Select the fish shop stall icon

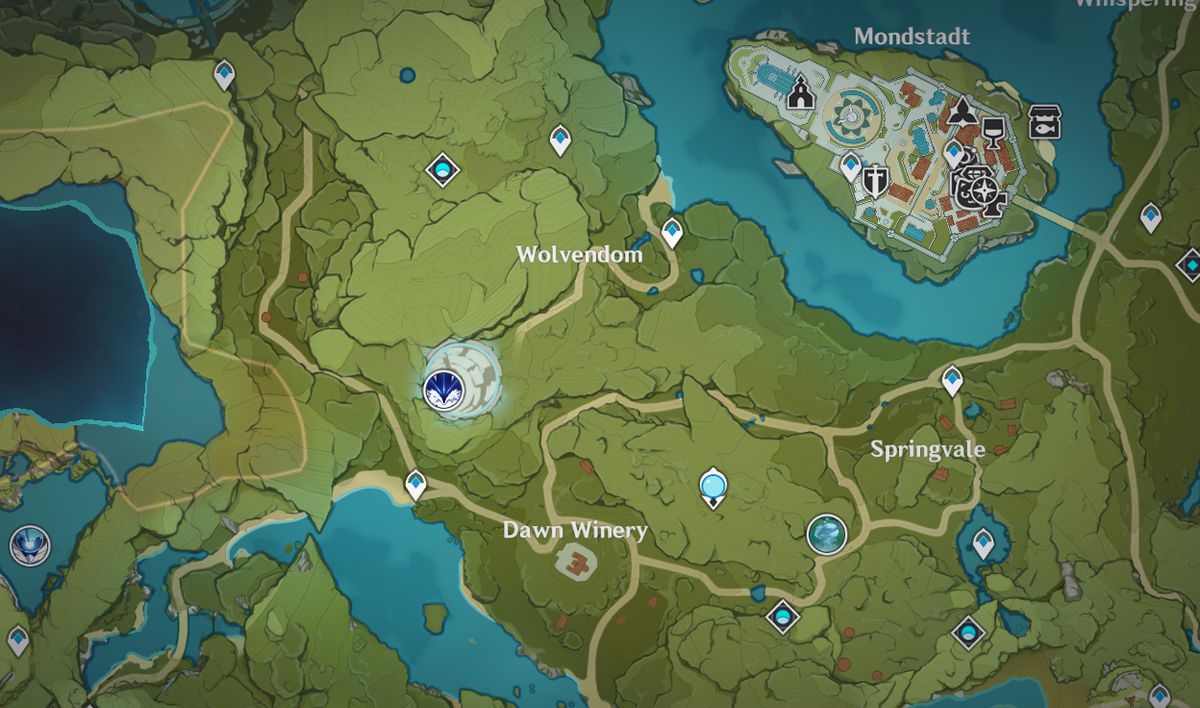pyautogui.click(x=1045, y=122)
